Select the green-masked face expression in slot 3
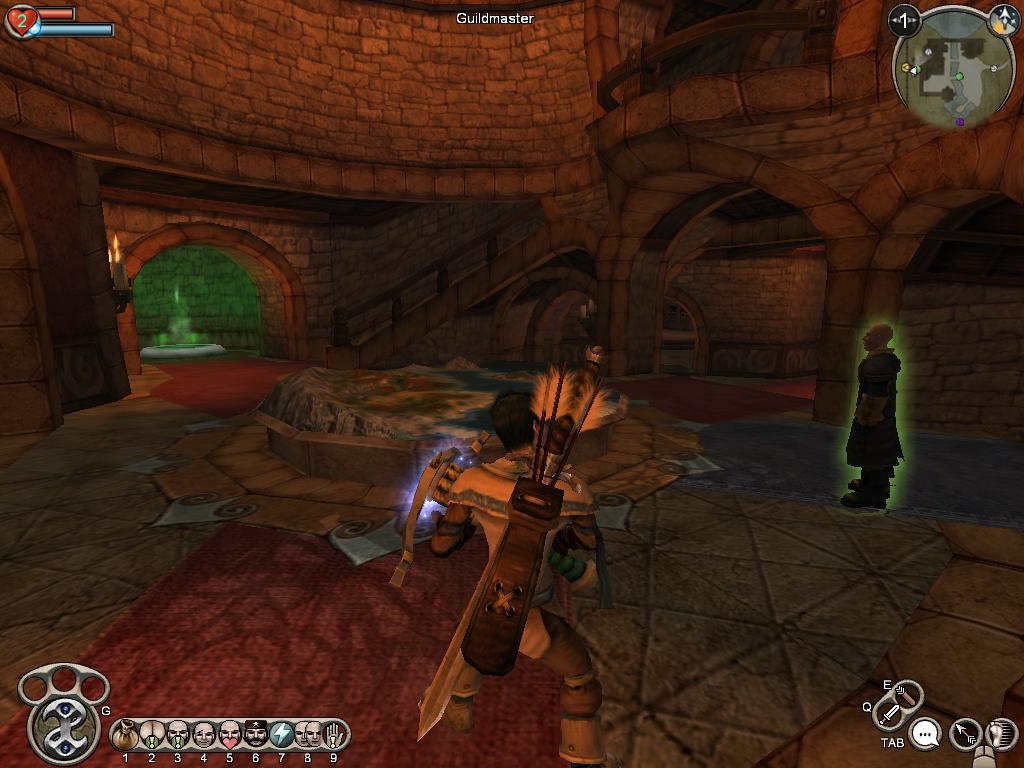The image size is (1024, 768). point(178,736)
